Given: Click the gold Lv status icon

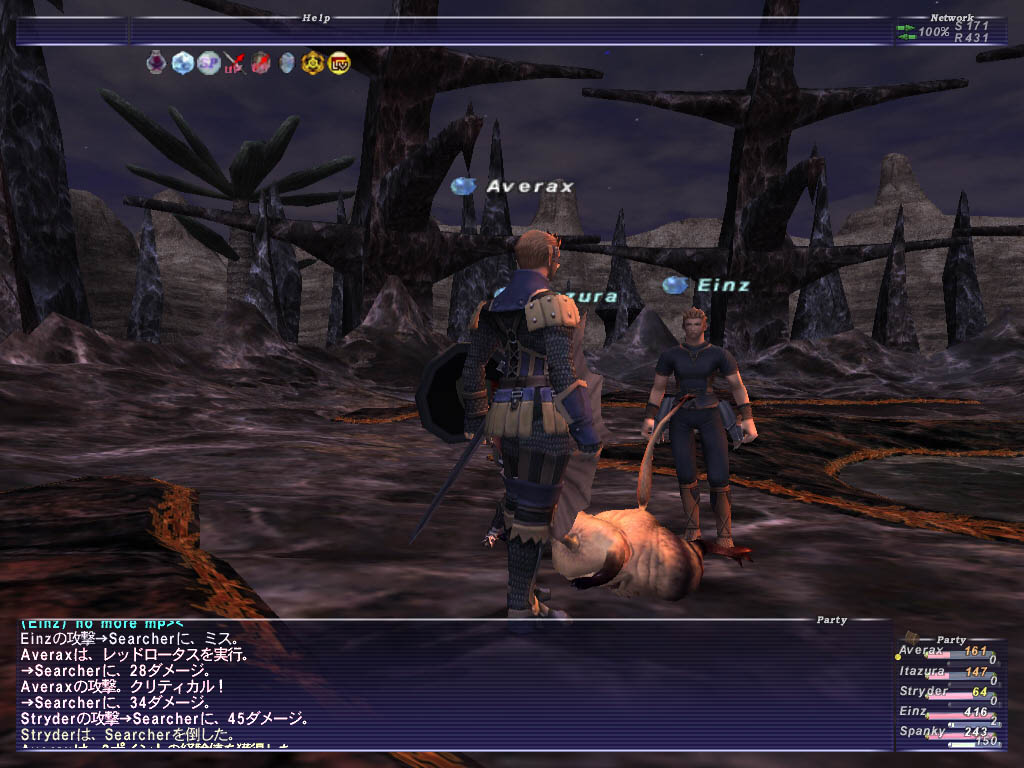Looking at the screenshot, I should pyautogui.click(x=339, y=63).
